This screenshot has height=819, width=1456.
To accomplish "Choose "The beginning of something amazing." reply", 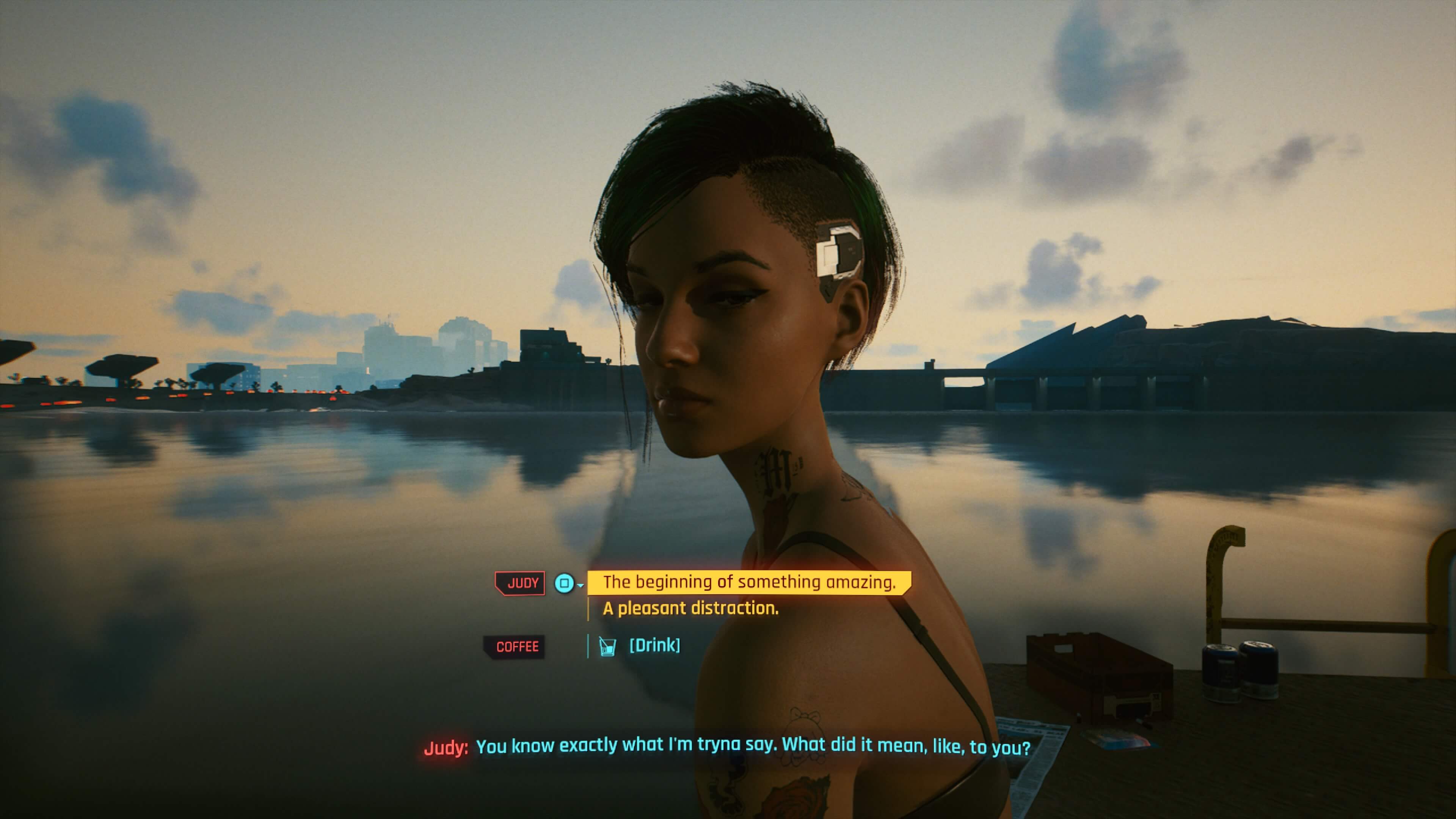I will point(748,582).
